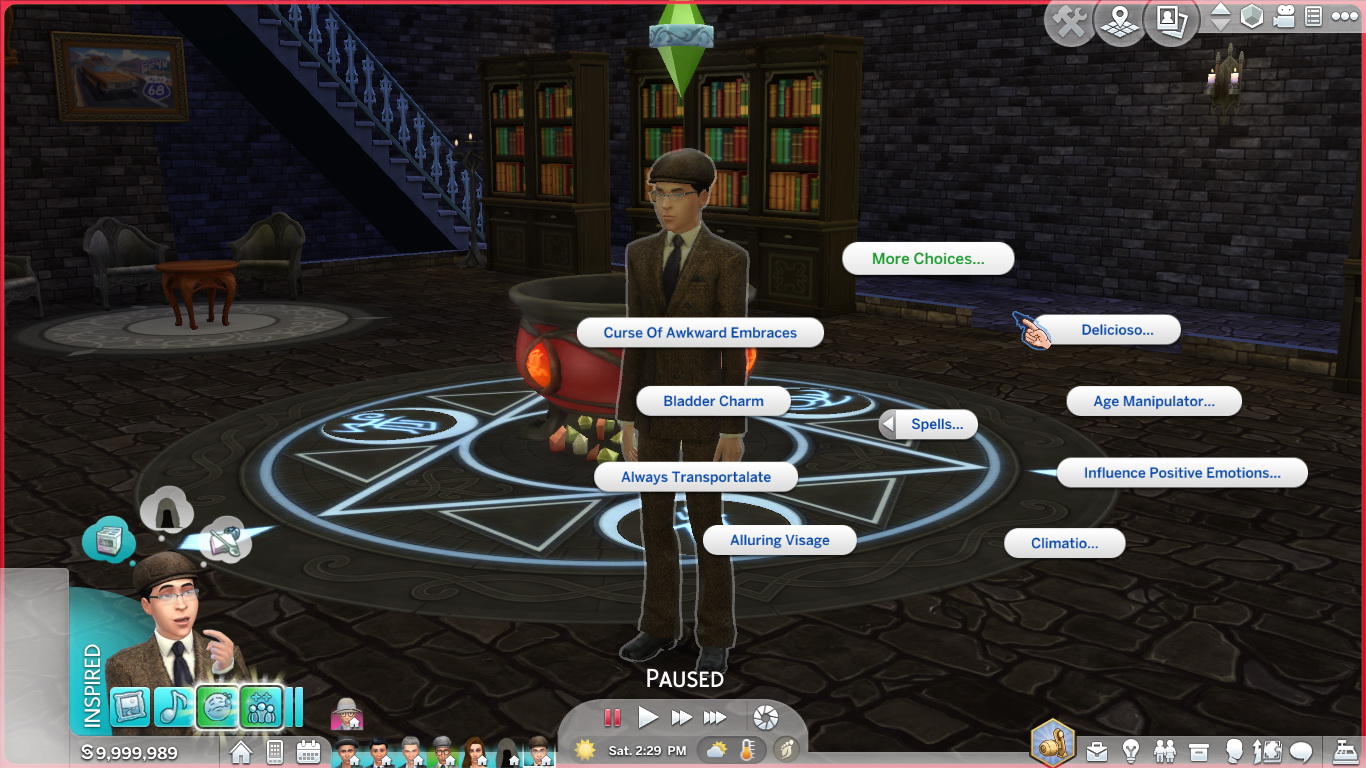
Task: Open the Simology head icon
Action: click(1235, 750)
